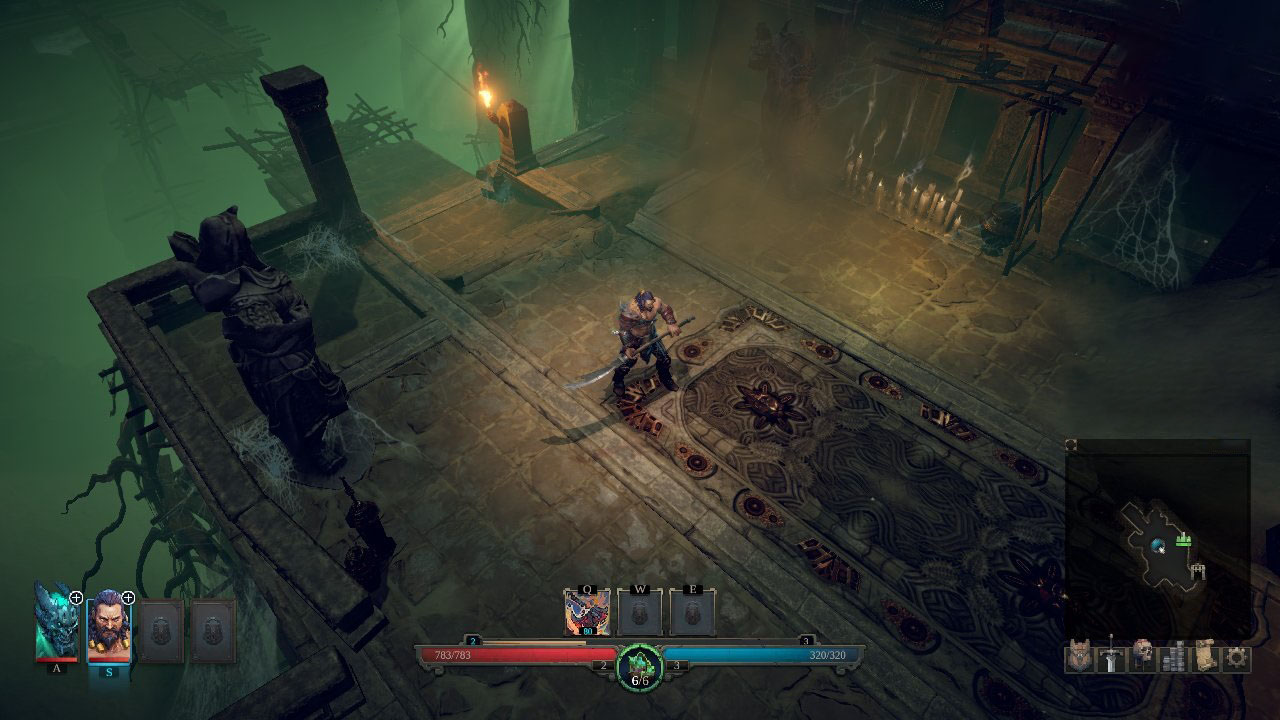This screenshot has height=720, width=1280.
Task: Select the bearded warrior character portrait
Action: coord(108,628)
